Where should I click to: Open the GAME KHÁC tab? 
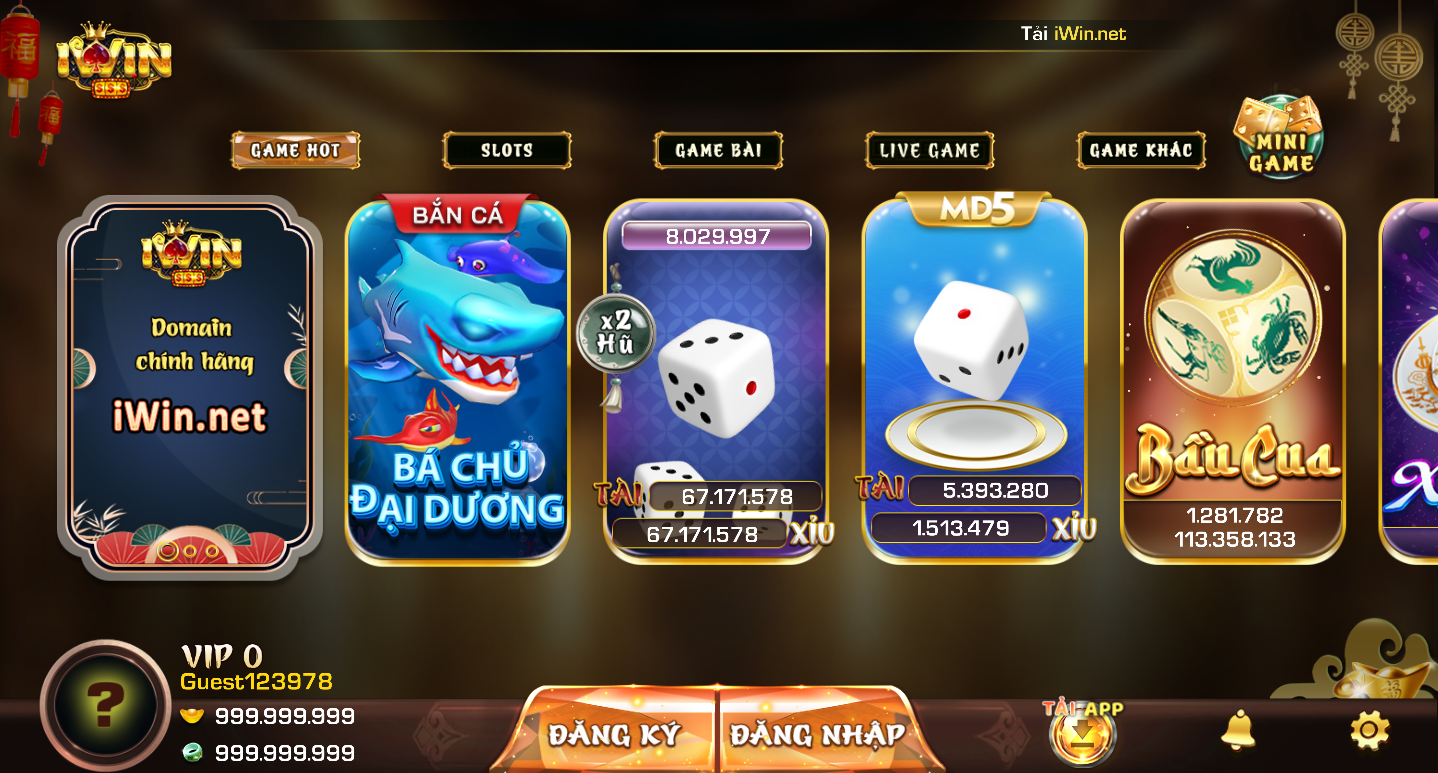coord(1141,150)
